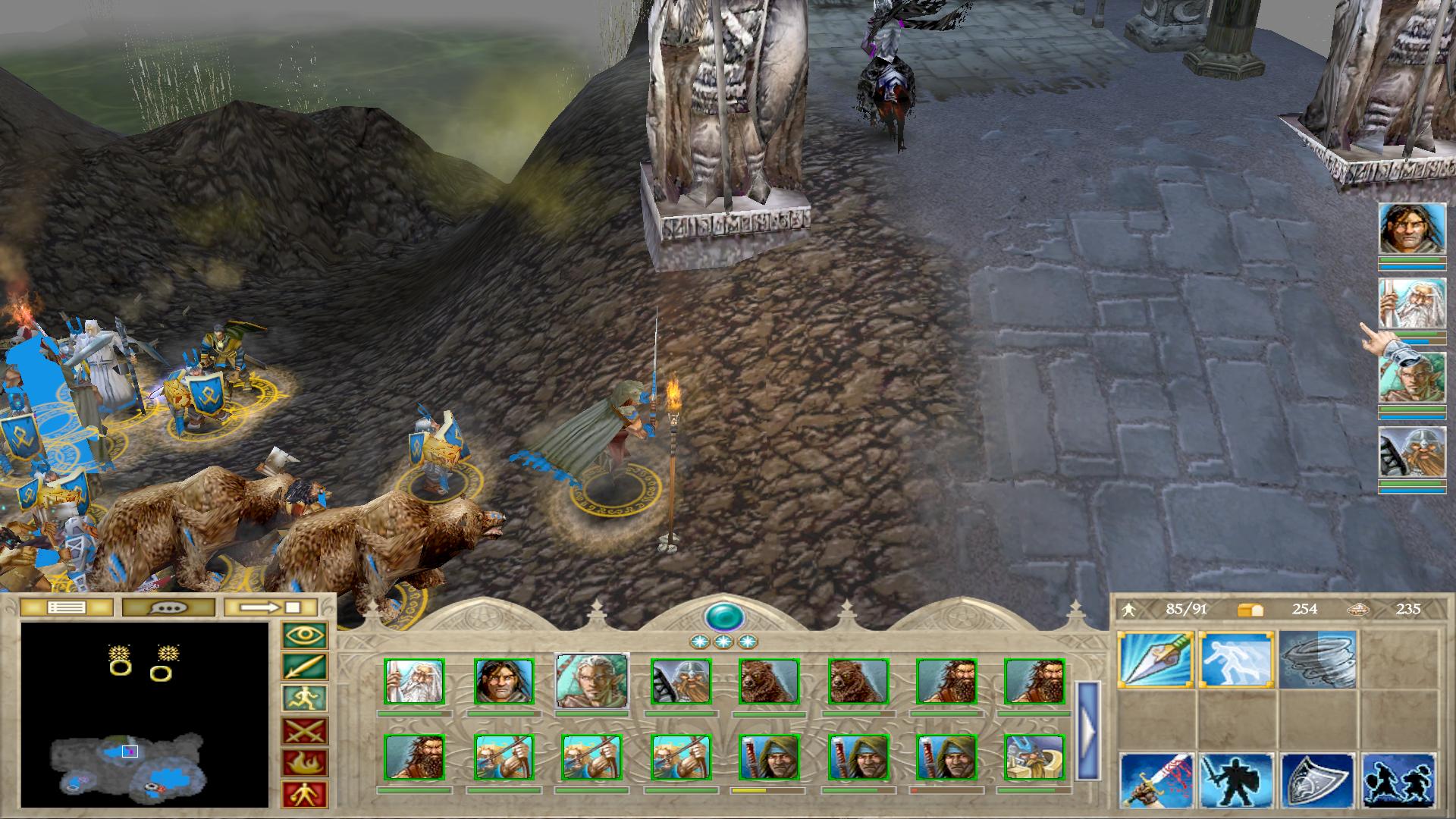Screen dimensions: 1456x819
Task: Click the arrow-to-square button above minimap
Action: click(271, 607)
